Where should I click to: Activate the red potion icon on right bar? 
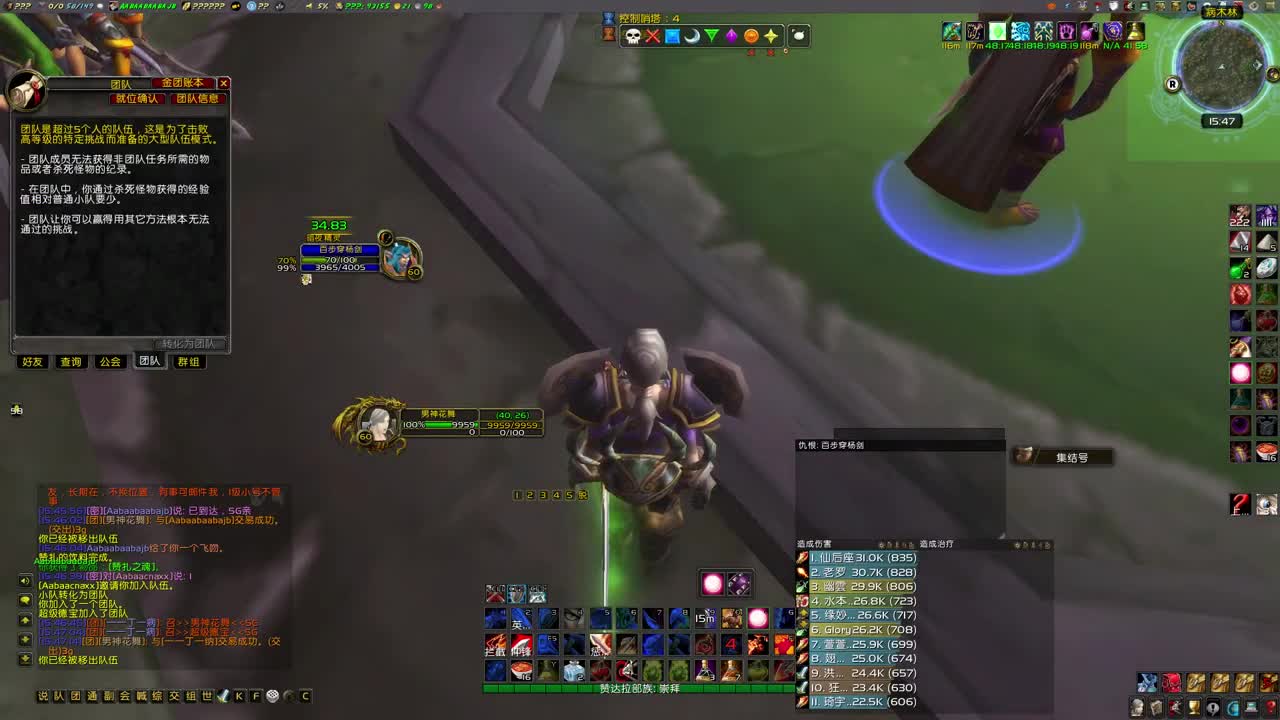click(1240, 293)
